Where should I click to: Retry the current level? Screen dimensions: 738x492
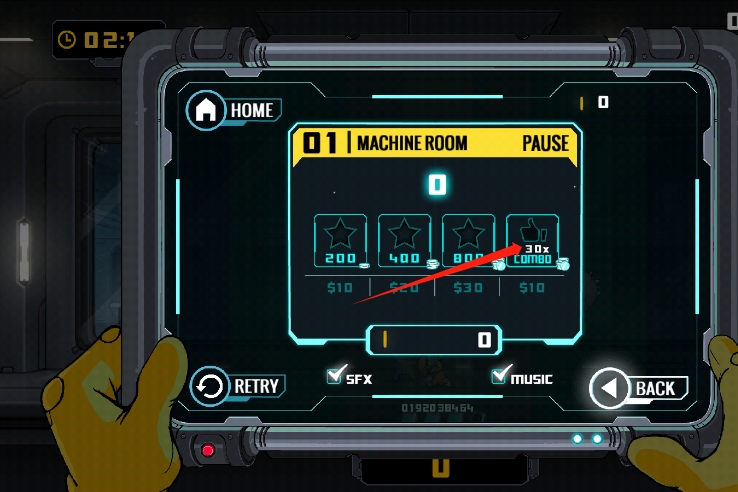(x=236, y=386)
